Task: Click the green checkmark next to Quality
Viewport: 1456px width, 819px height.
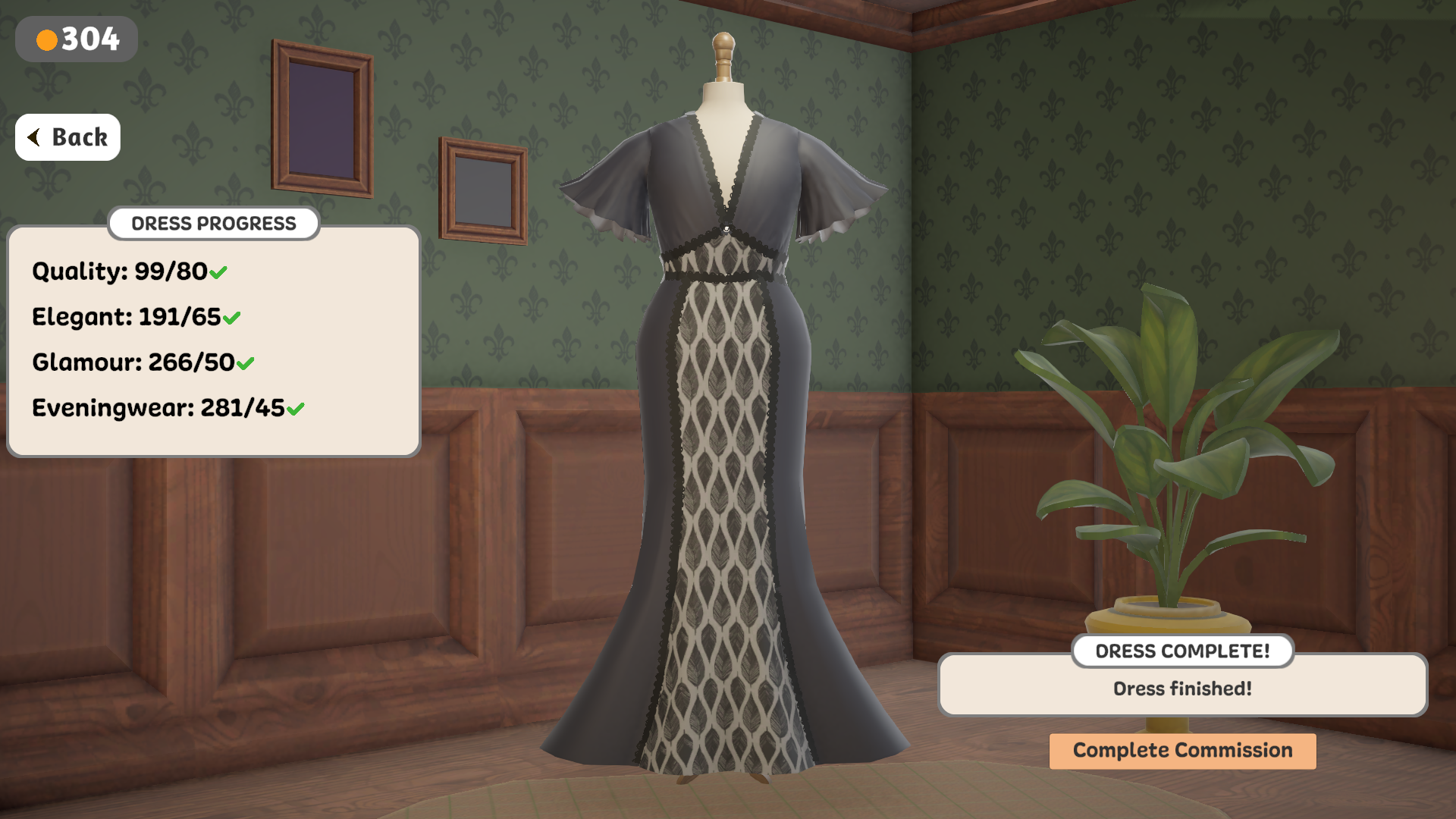Action: coord(218,271)
